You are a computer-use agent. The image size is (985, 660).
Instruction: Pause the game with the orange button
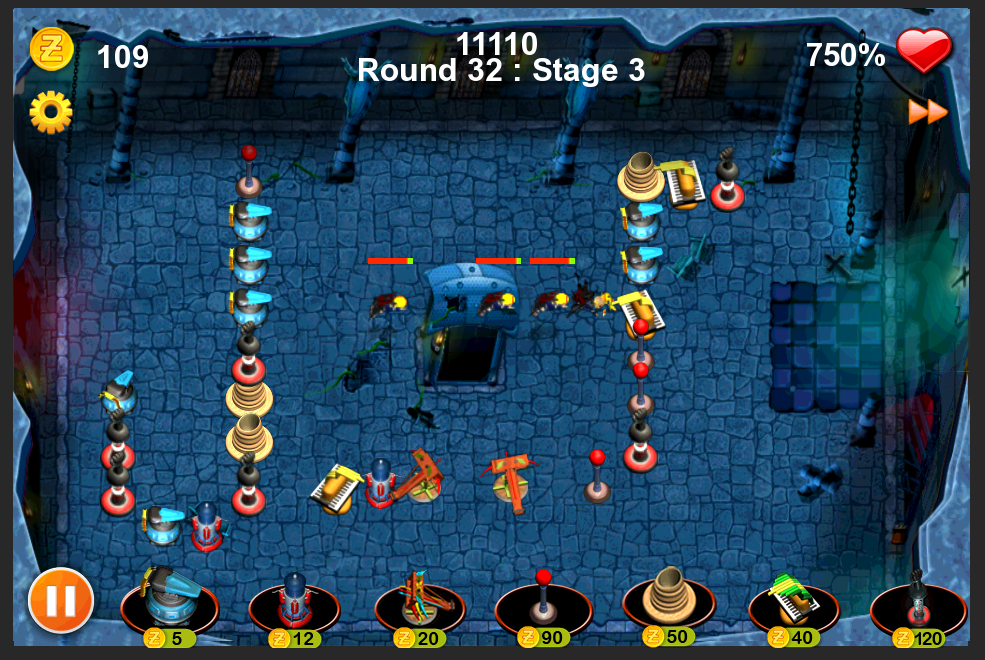(x=61, y=600)
